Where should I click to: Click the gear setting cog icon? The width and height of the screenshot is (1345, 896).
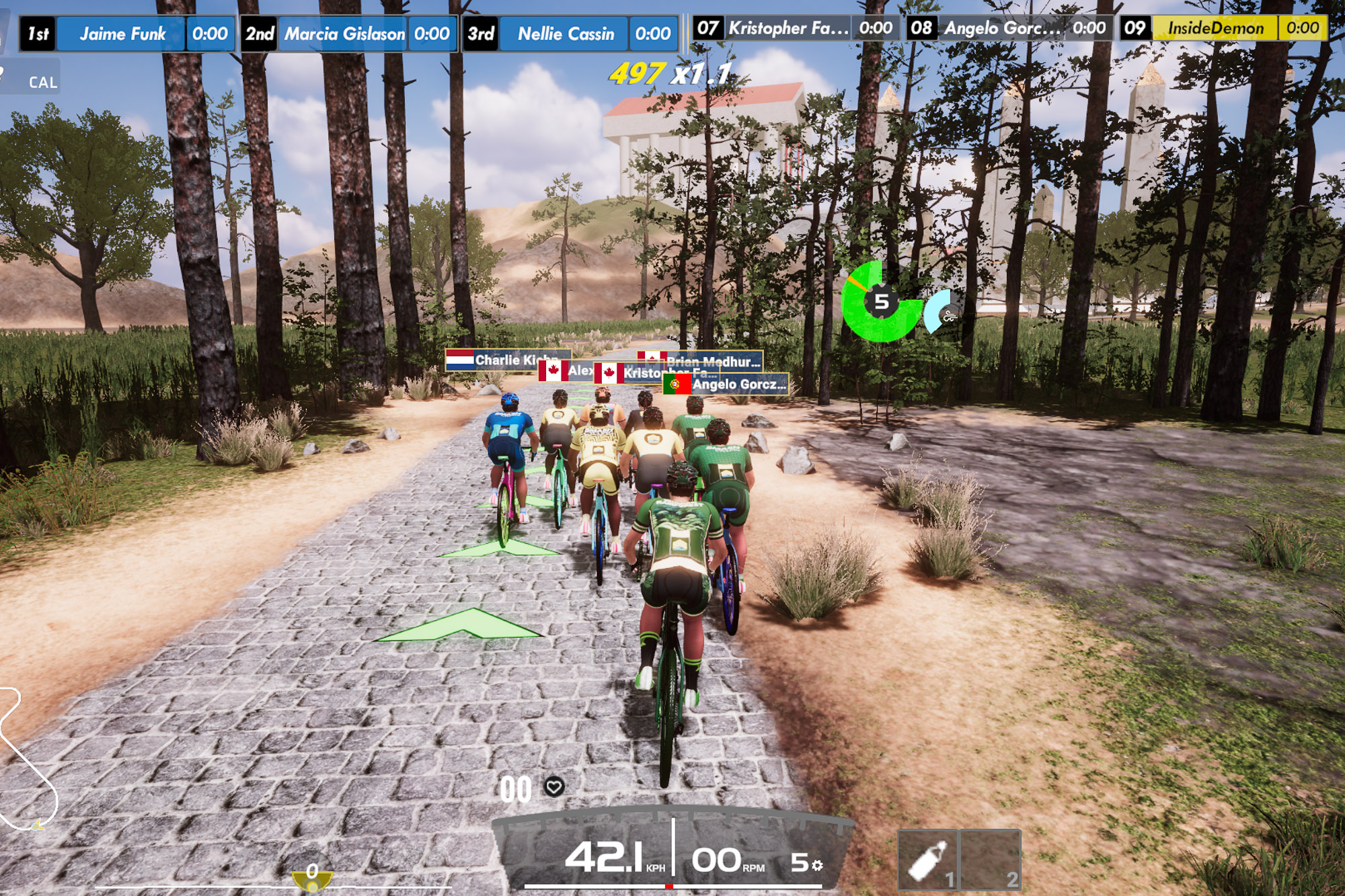point(818,865)
